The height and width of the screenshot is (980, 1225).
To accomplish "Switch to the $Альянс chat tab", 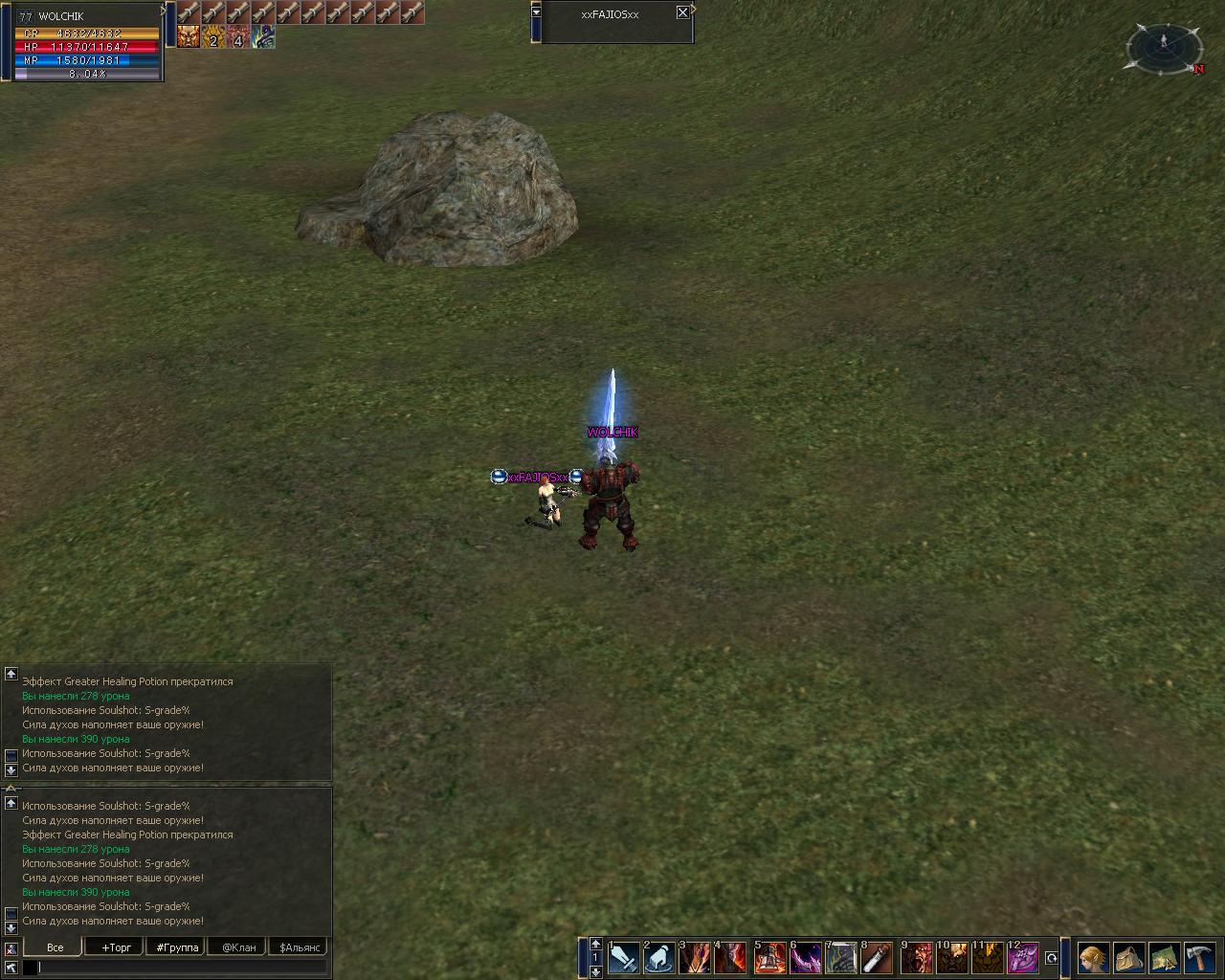I will click(299, 947).
